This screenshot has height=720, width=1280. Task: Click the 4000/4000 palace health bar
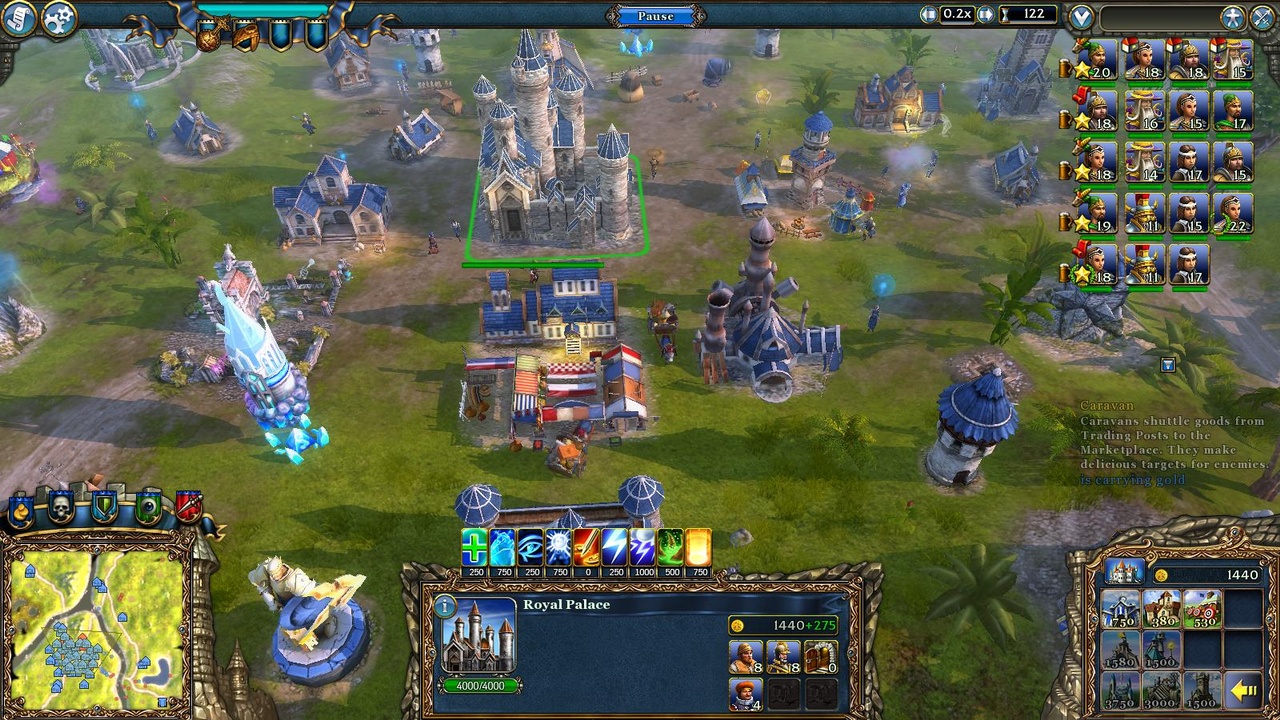478,687
